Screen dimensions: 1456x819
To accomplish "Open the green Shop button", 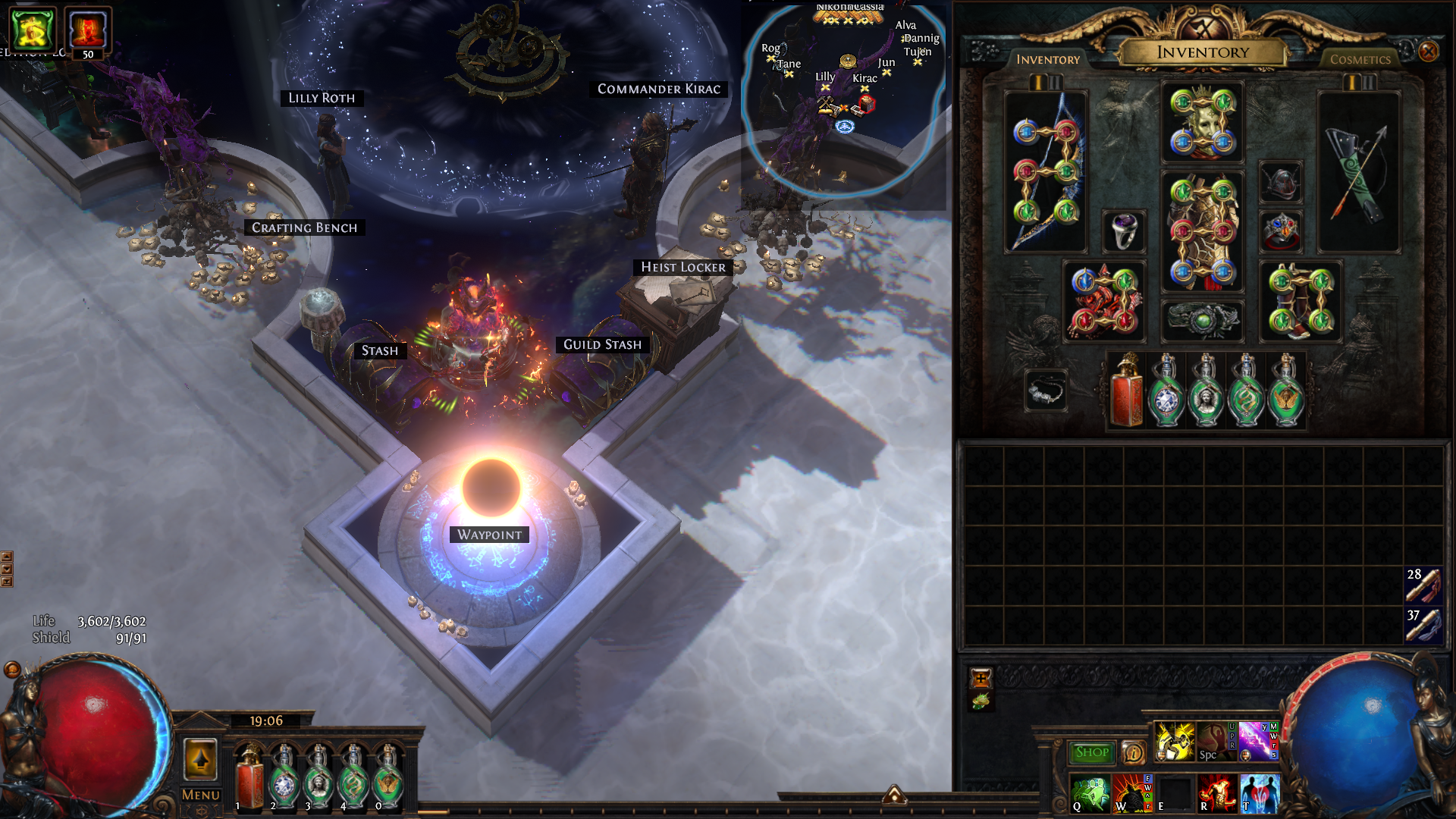I will (x=1091, y=752).
